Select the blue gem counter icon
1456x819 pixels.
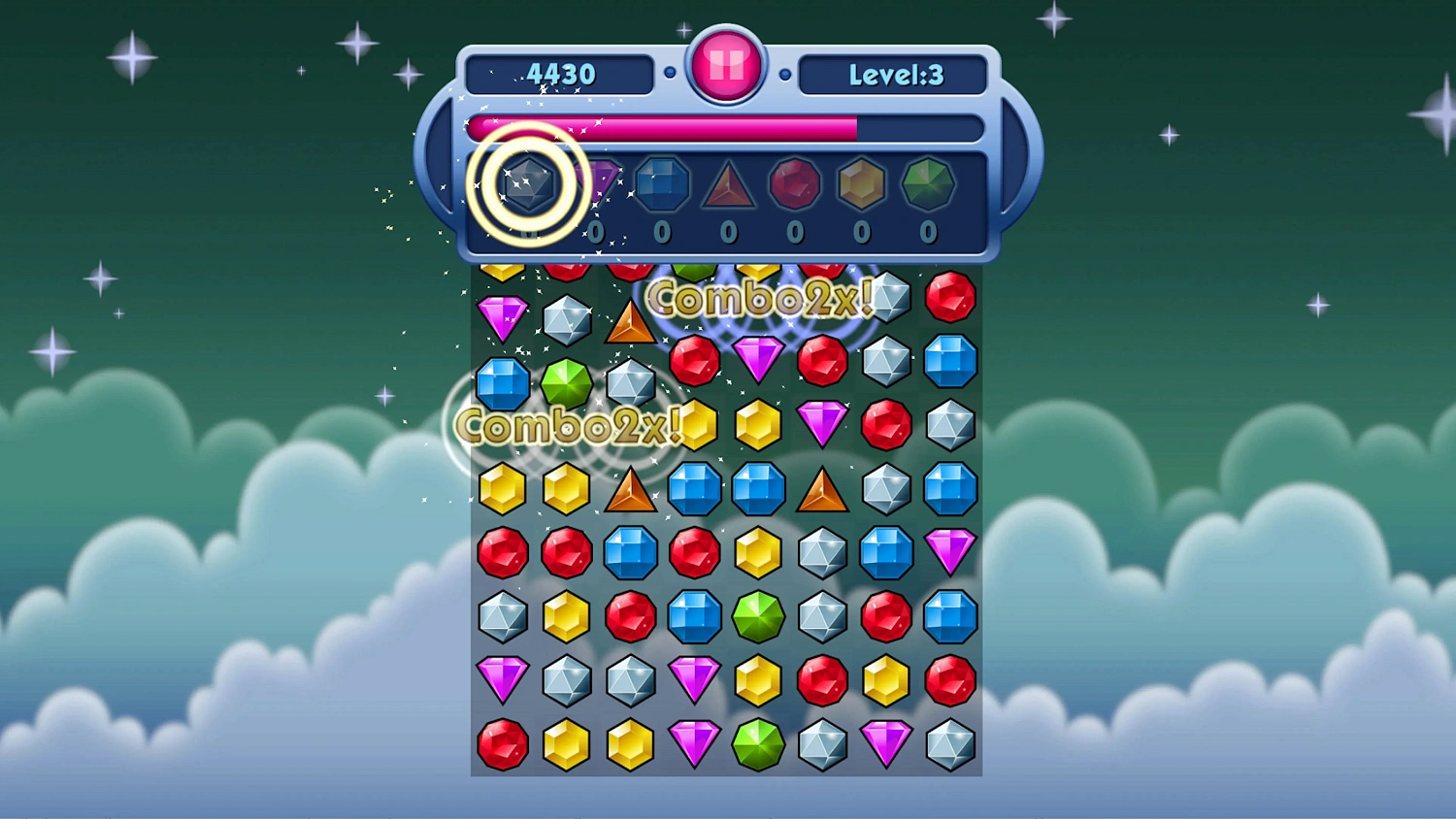coord(663,182)
